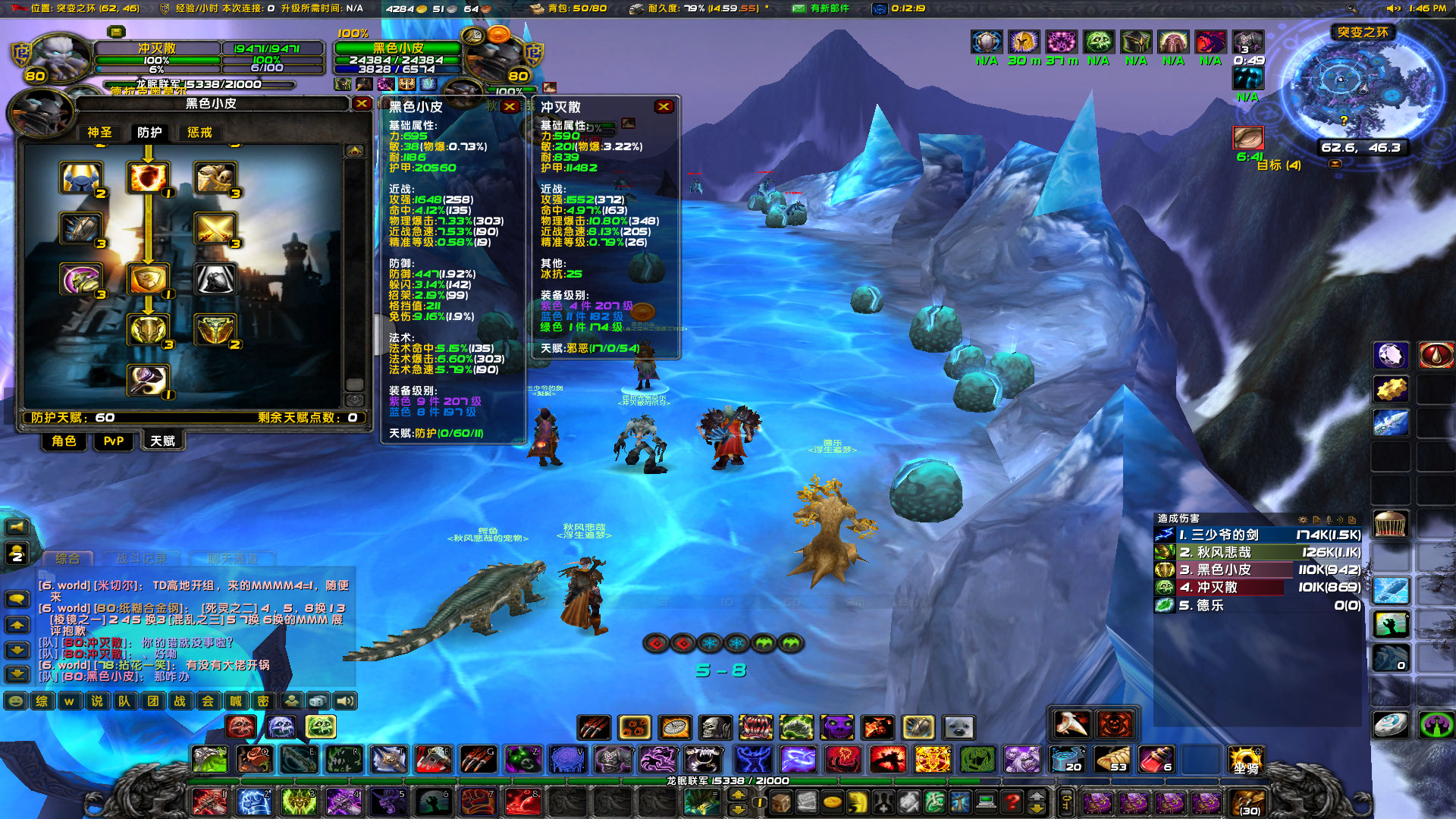Click the PvP button below talent frame
The height and width of the screenshot is (819, 1456).
(x=113, y=441)
